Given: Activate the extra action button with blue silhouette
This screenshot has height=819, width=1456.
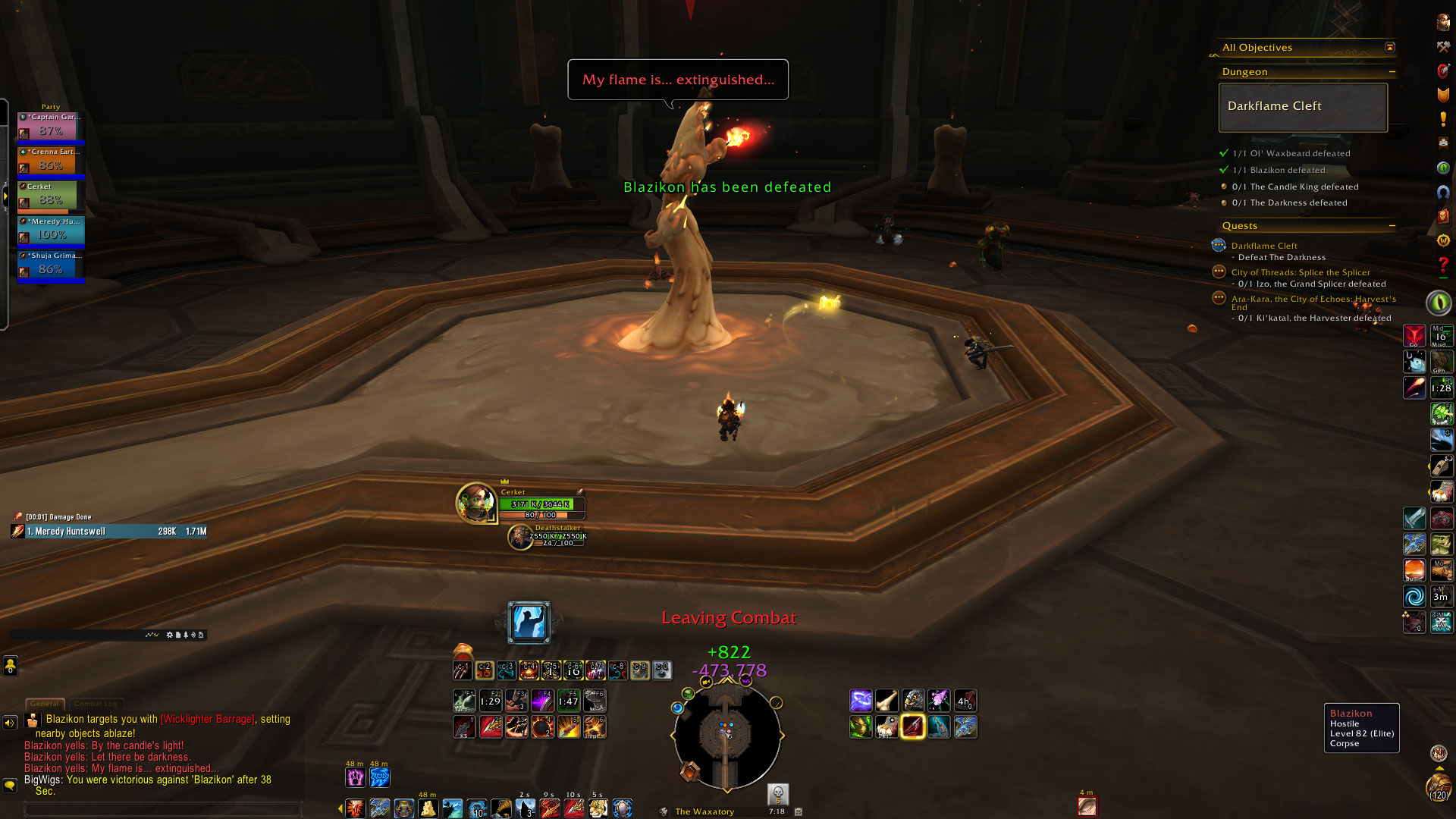Looking at the screenshot, I should pyautogui.click(x=529, y=623).
